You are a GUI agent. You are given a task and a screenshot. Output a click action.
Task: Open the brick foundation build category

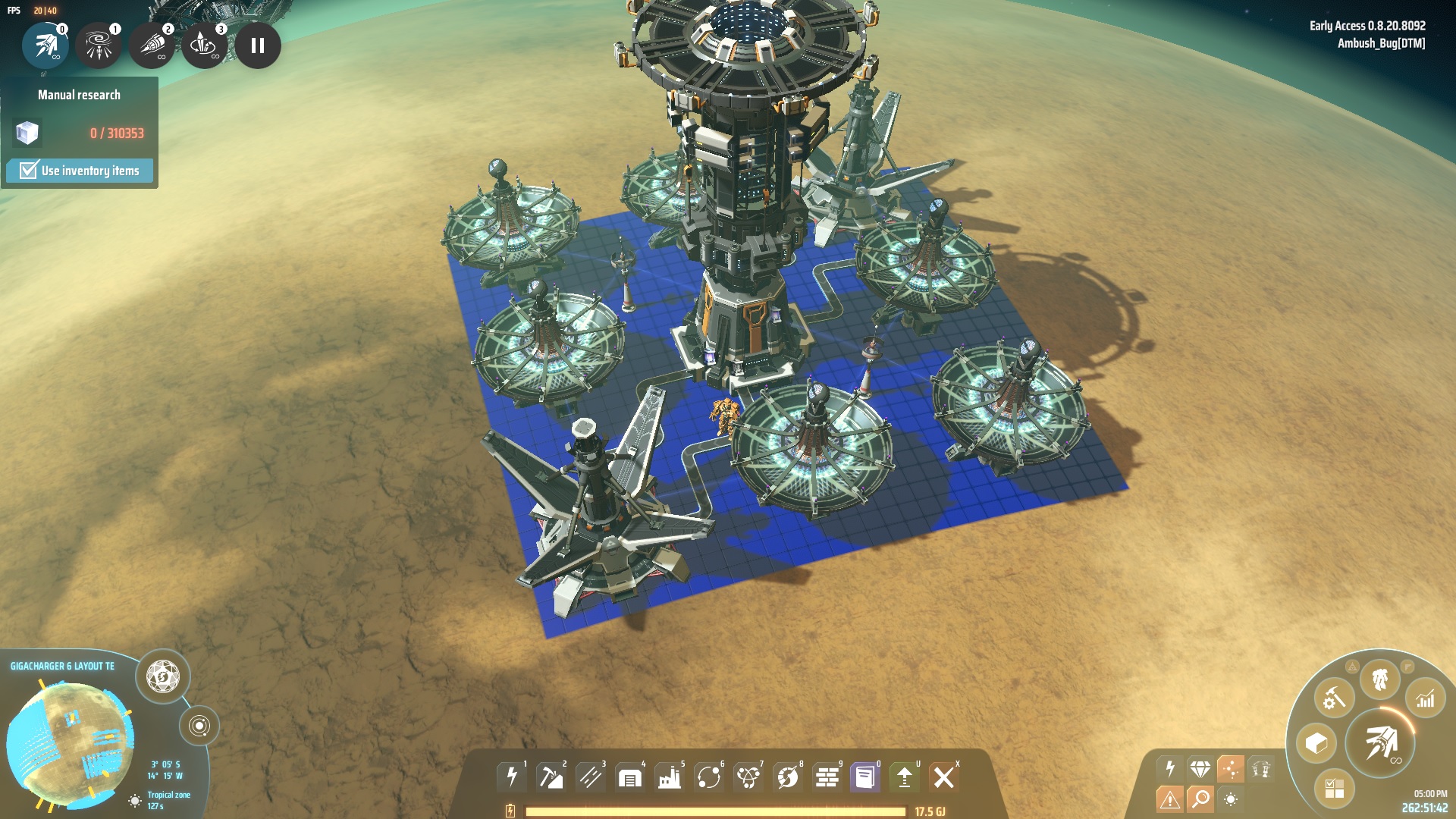coord(827,777)
